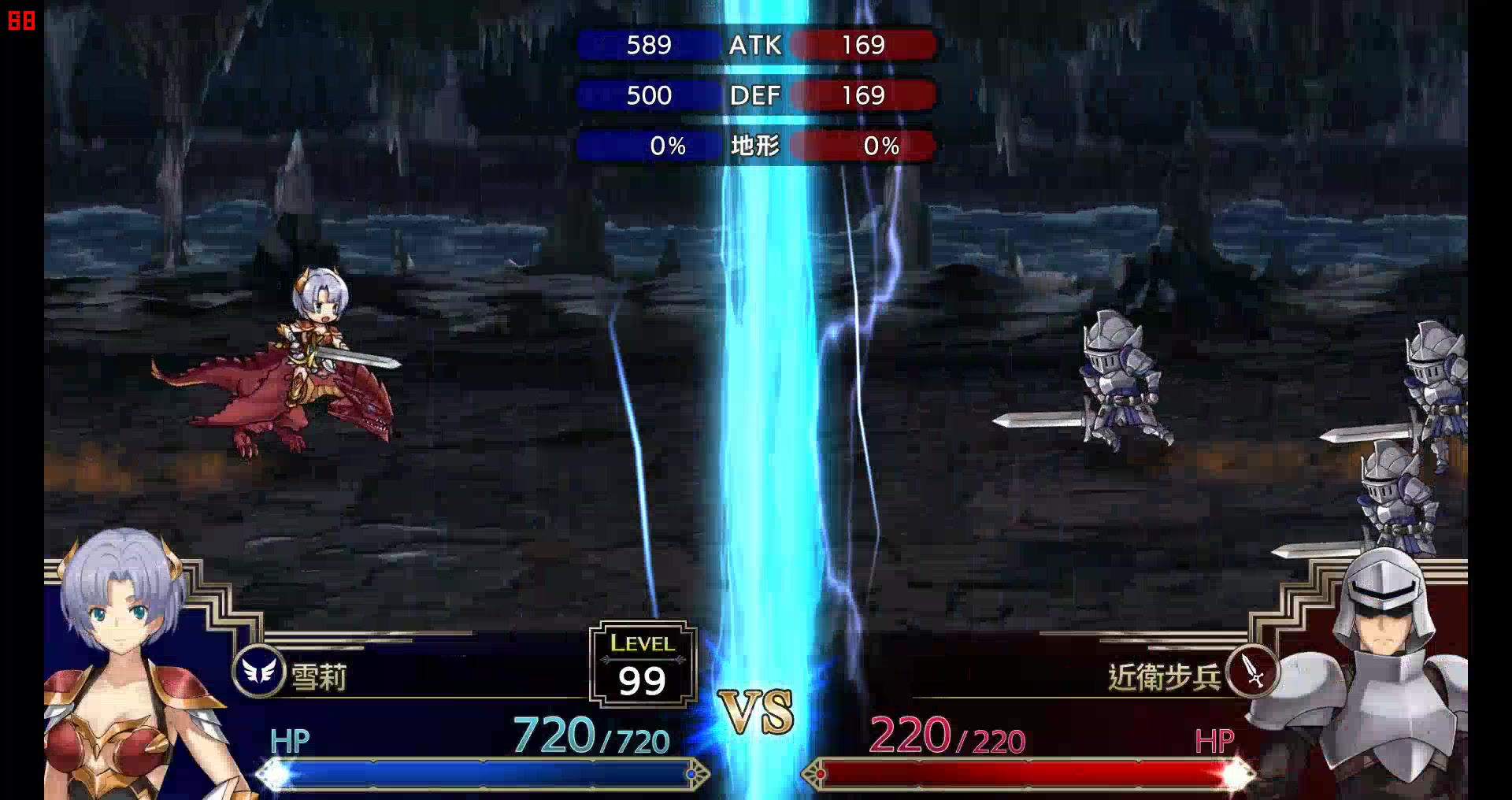Click the ATK stat row header
This screenshot has width=1512, height=800.
[758, 46]
